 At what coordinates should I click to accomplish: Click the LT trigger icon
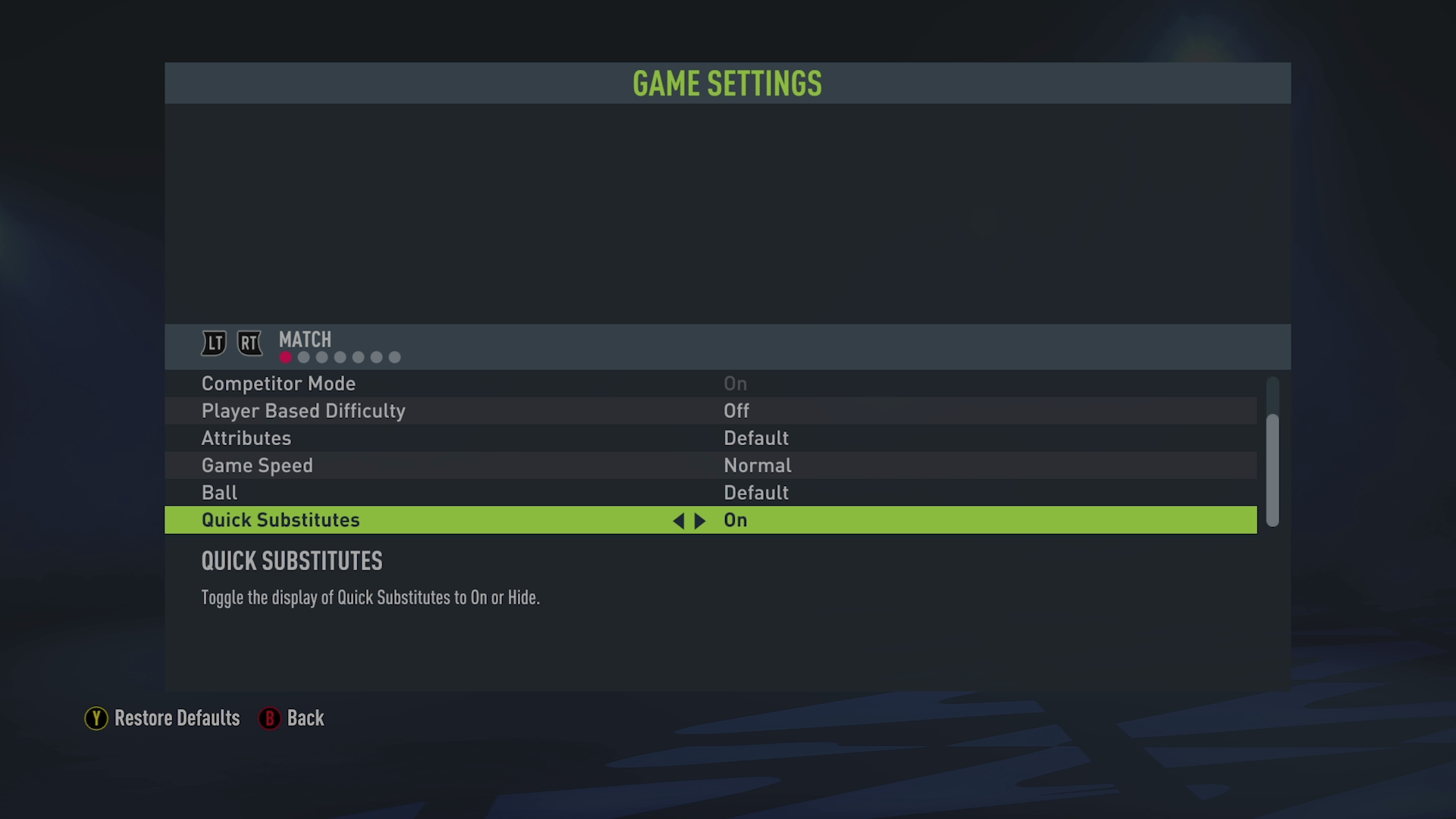[x=213, y=343]
